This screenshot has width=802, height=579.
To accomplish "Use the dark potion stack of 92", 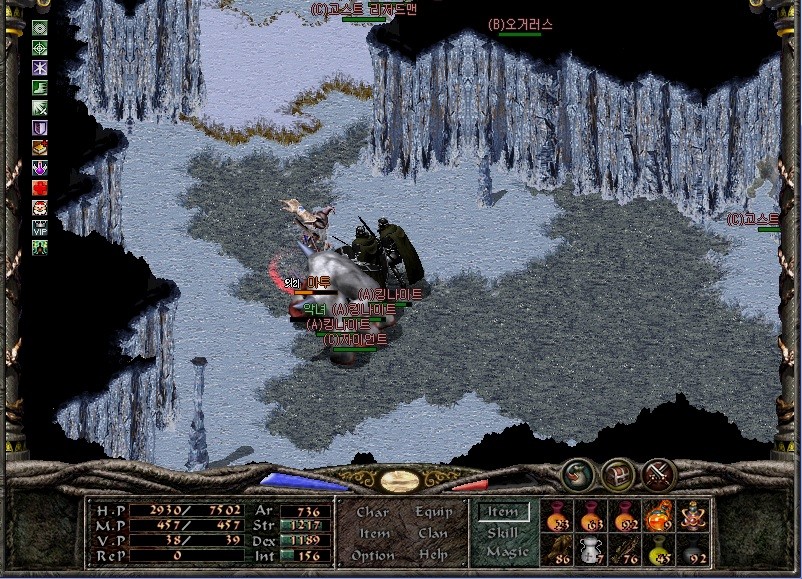I will pos(691,548).
